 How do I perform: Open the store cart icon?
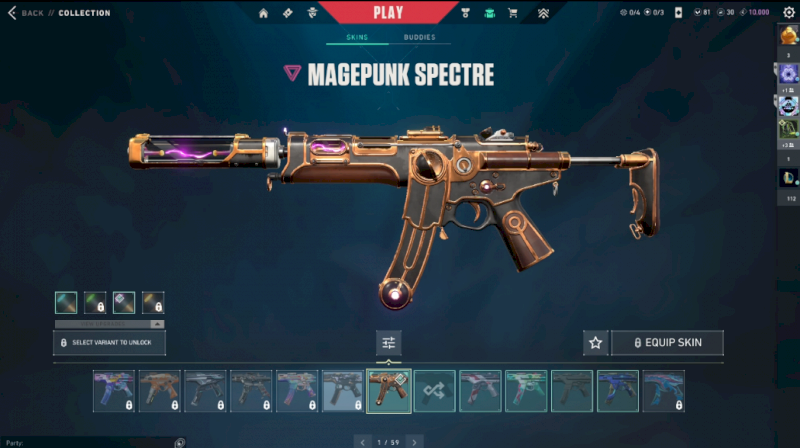coord(513,13)
